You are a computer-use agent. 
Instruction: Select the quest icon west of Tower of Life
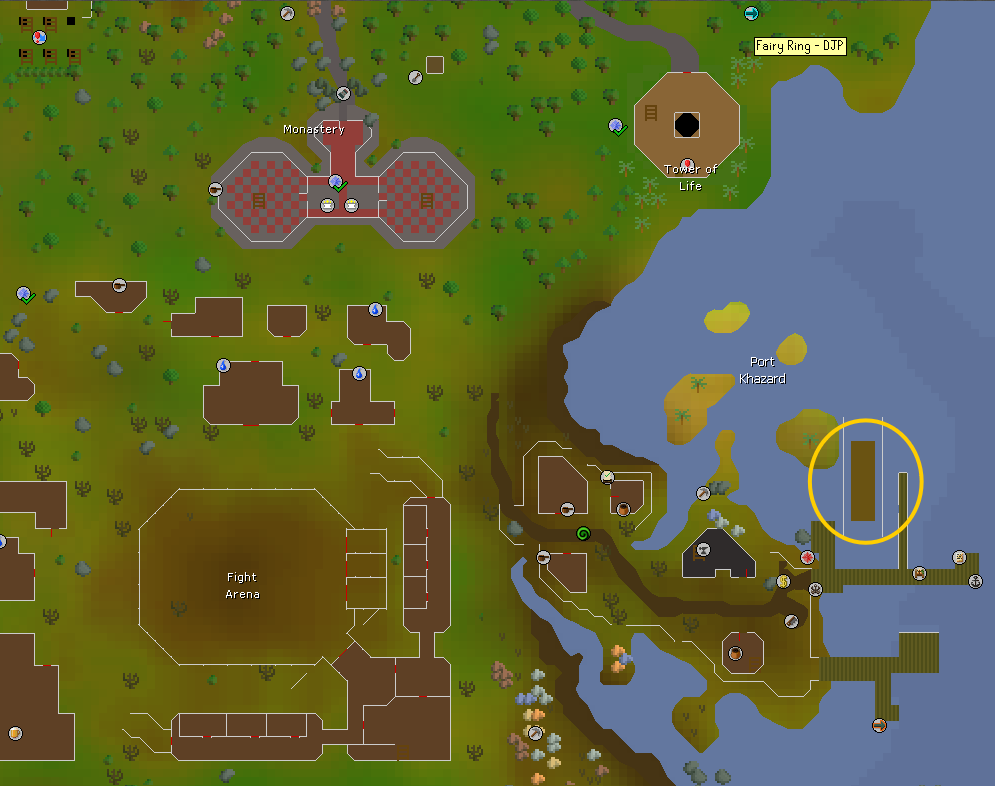point(616,126)
